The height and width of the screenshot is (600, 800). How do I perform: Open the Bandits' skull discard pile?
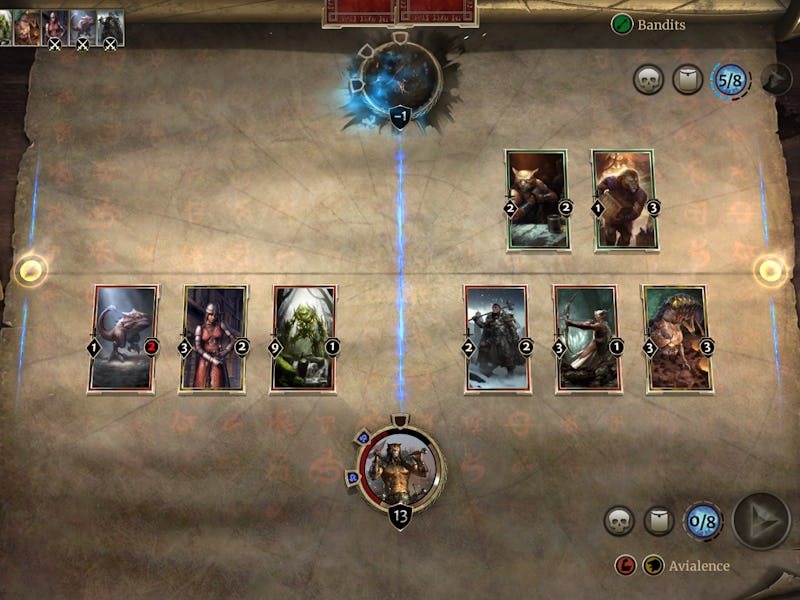pyautogui.click(x=649, y=80)
